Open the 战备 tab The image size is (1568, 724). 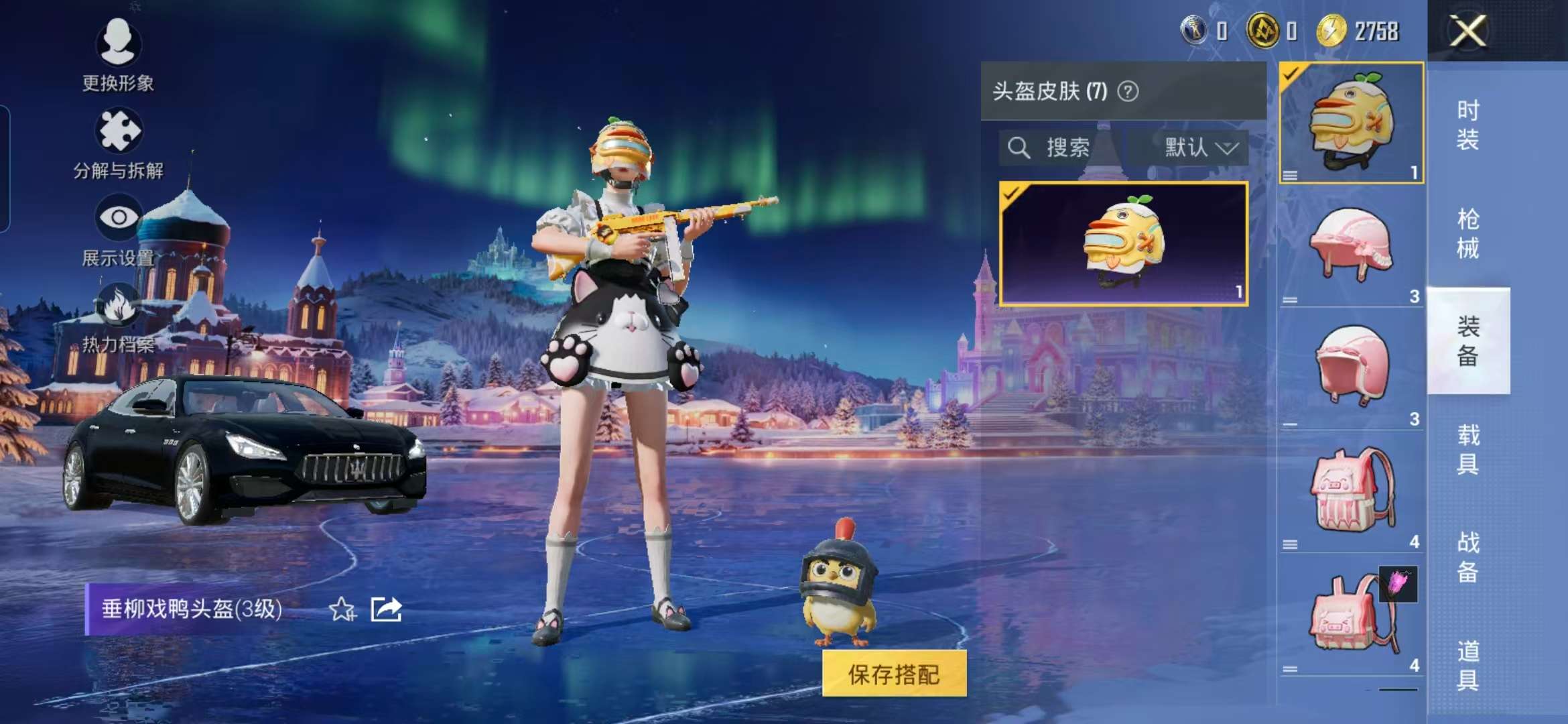[1467, 557]
